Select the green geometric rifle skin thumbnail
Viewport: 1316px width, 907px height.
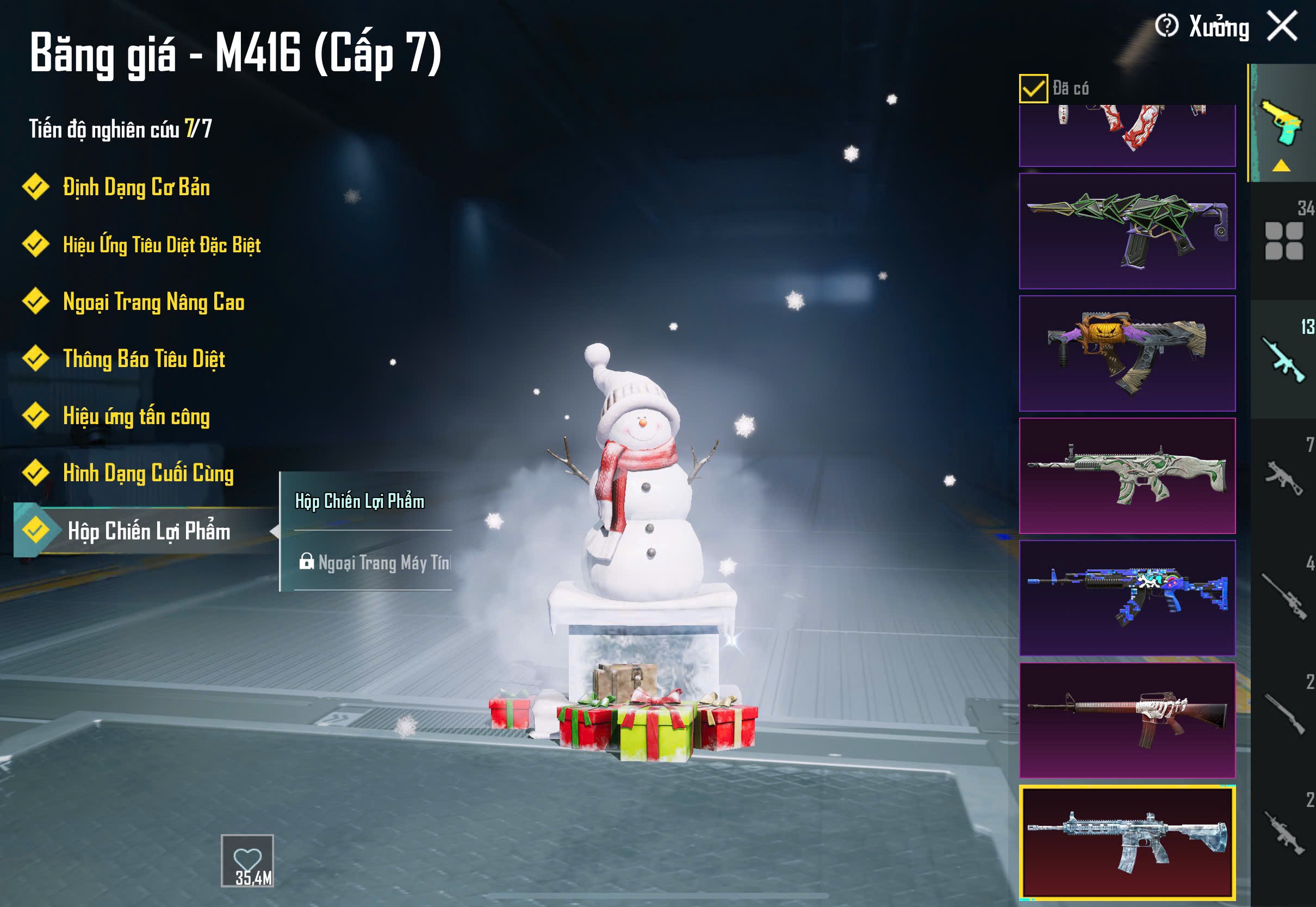1127,231
